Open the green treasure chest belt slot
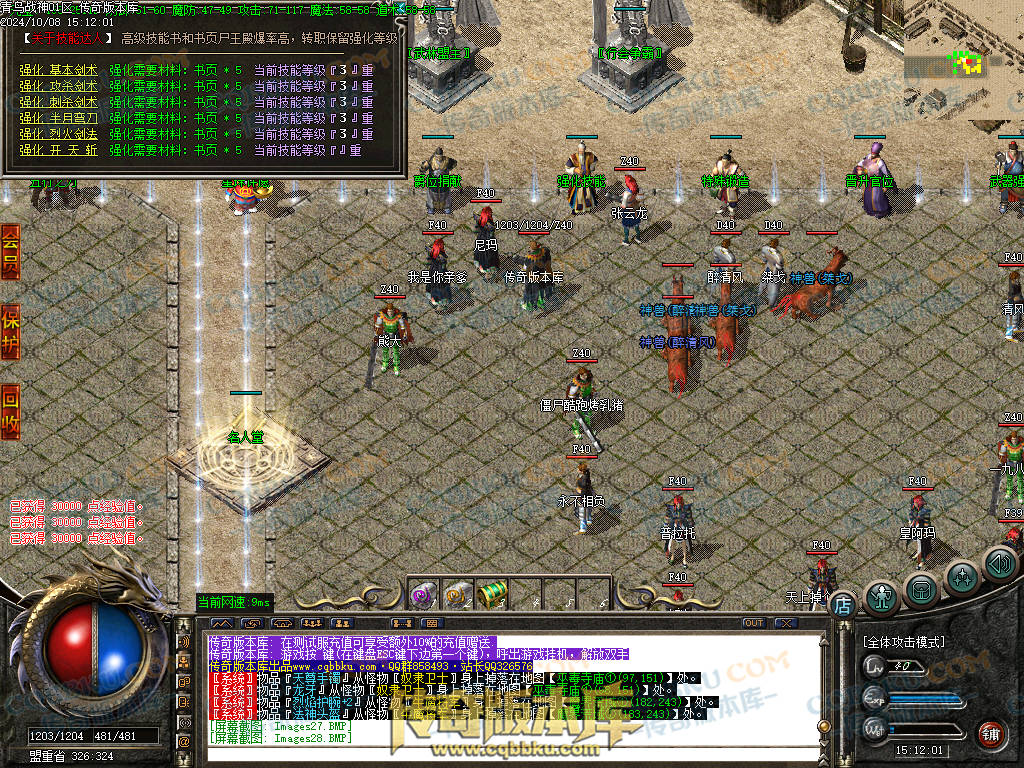The width and height of the screenshot is (1024, 768). (491, 595)
